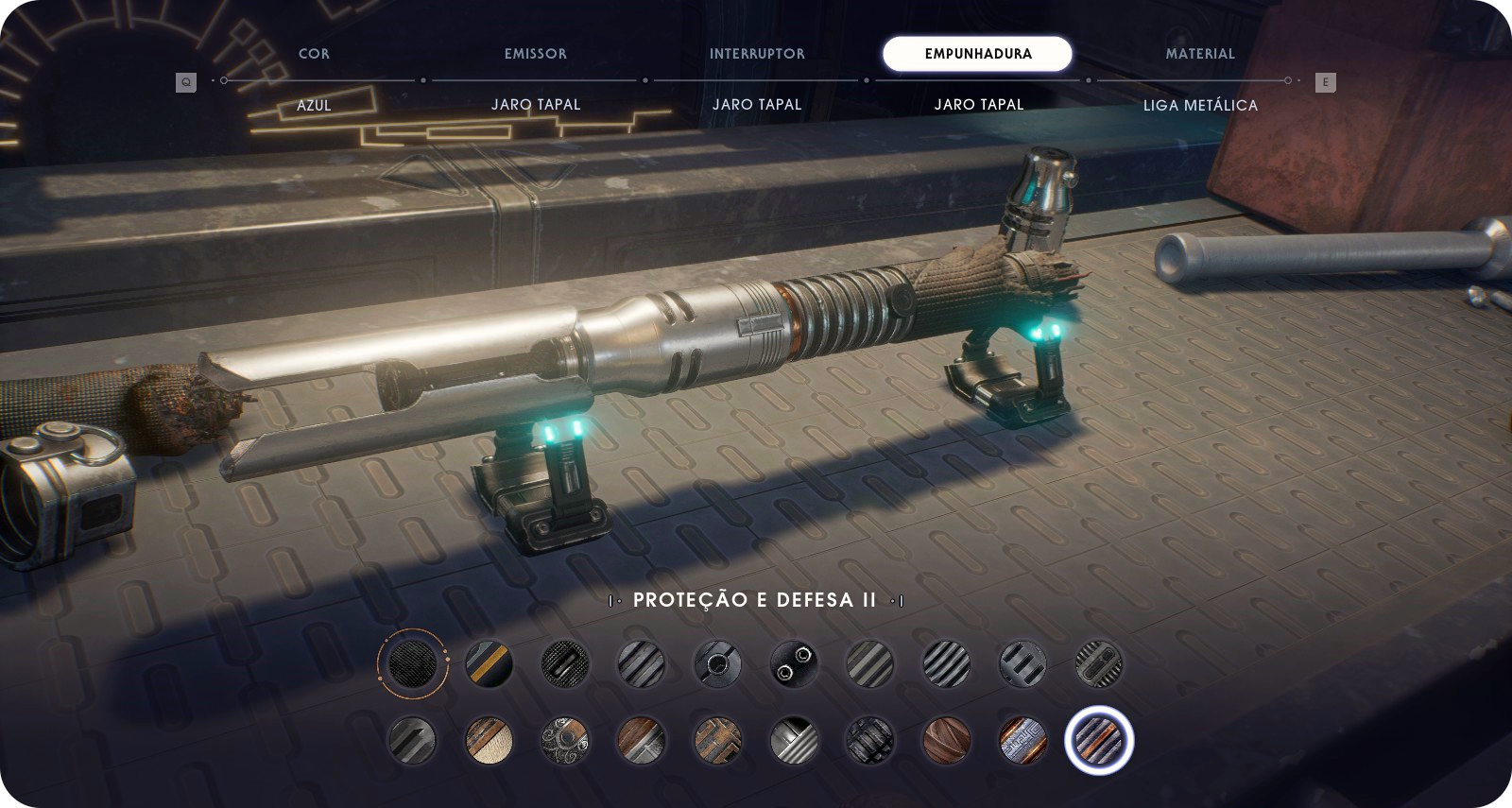
Task: Choose the black woven mesh grip swatch
Action: point(412,662)
